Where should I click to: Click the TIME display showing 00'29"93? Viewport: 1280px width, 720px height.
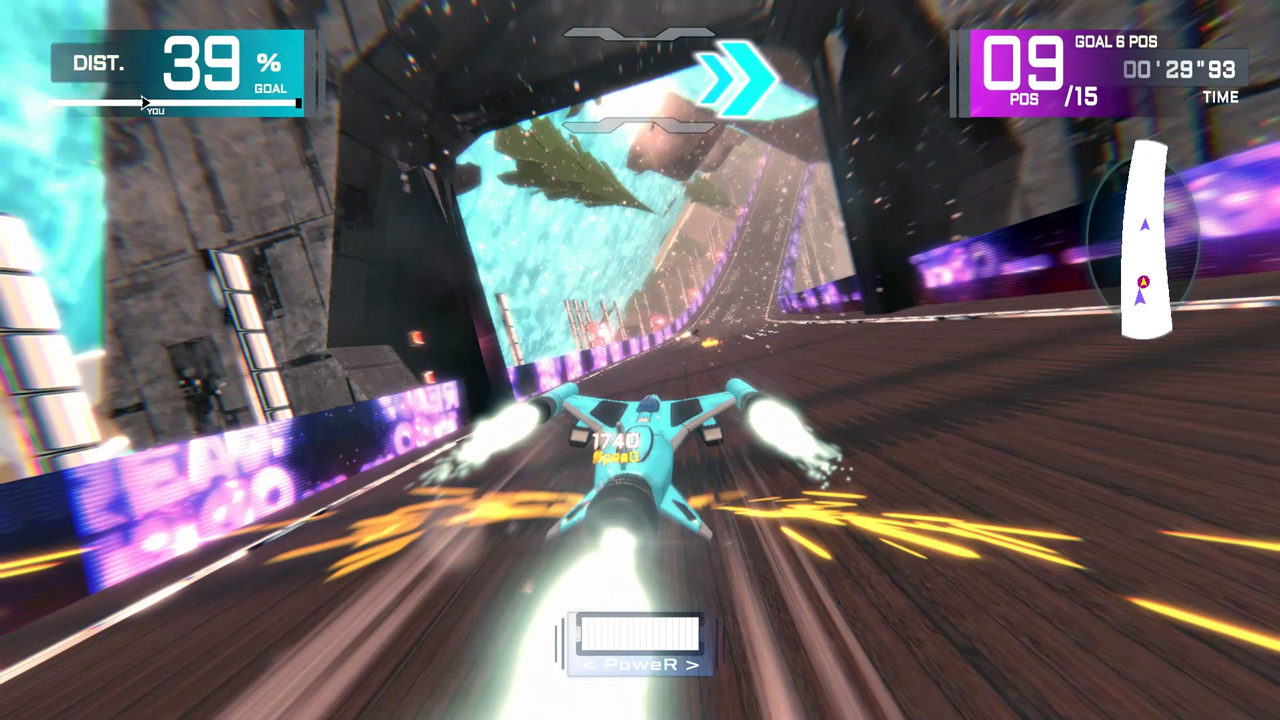pyautogui.click(x=1180, y=70)
